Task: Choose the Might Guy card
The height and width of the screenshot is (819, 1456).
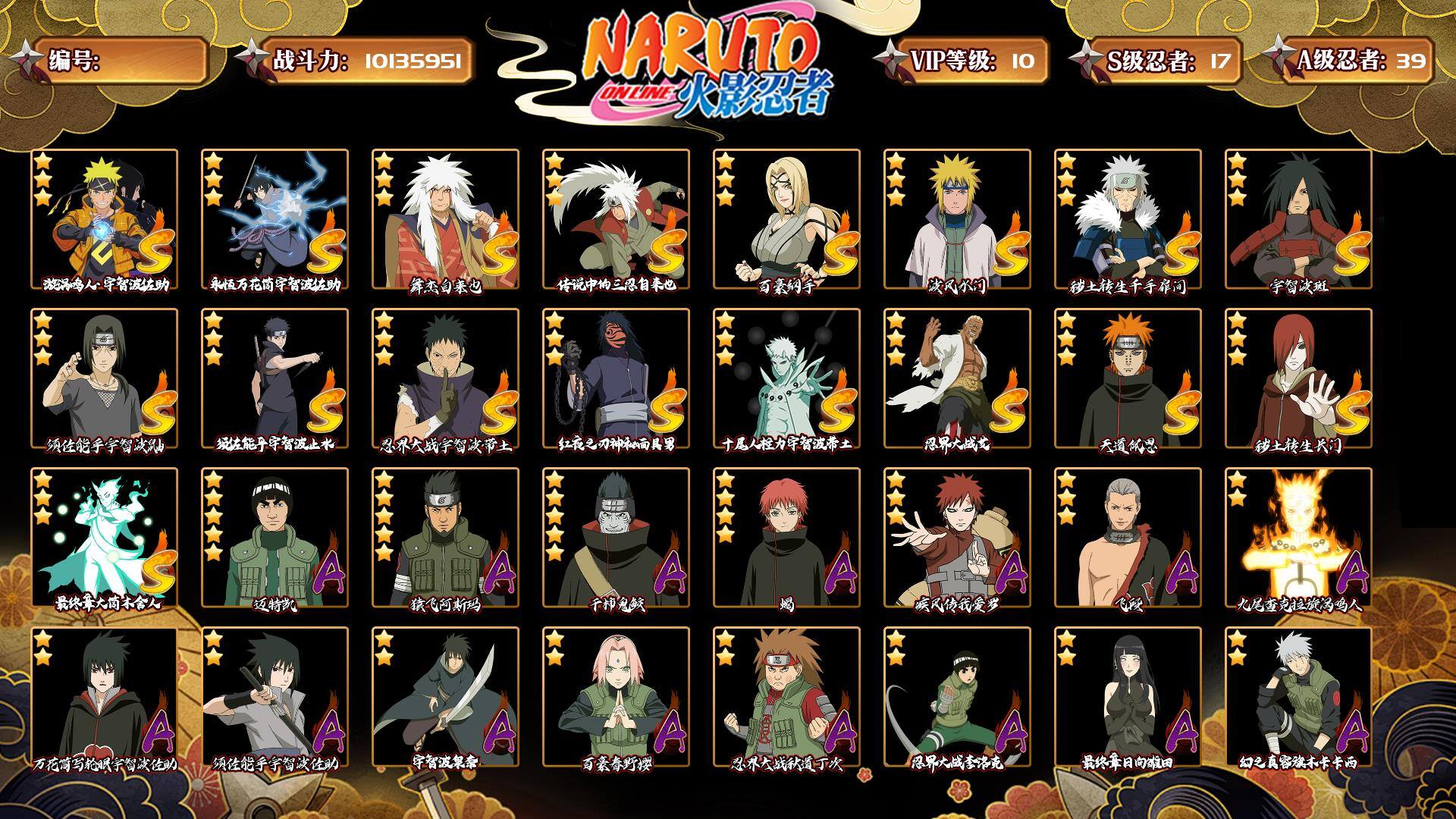Action: click(x=275, y=538)
